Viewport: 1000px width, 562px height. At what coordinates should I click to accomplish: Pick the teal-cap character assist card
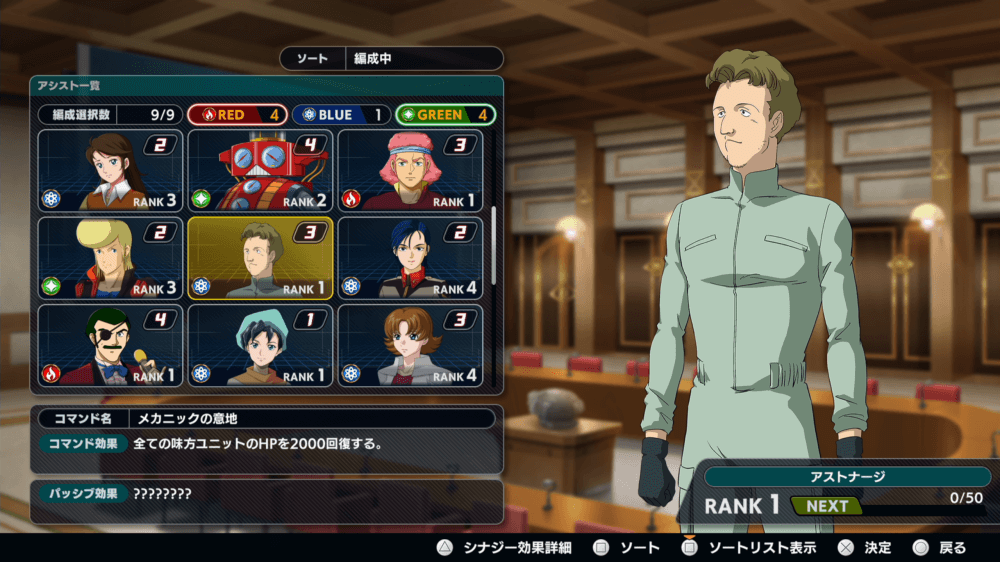[x=261, y=345]
